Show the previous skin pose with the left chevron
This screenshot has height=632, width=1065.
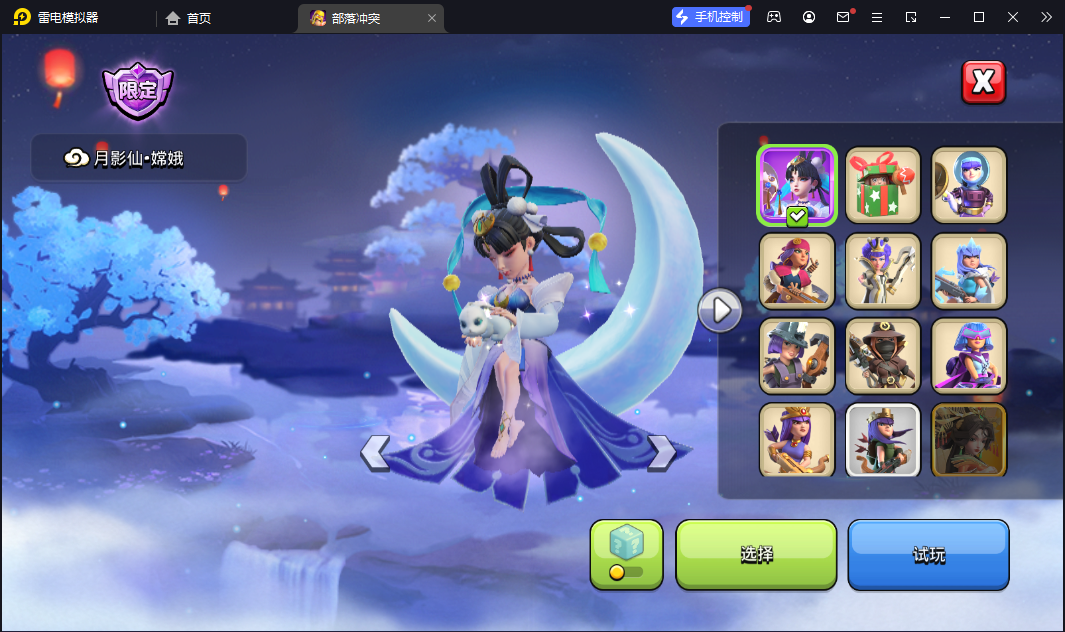(375, 453)
